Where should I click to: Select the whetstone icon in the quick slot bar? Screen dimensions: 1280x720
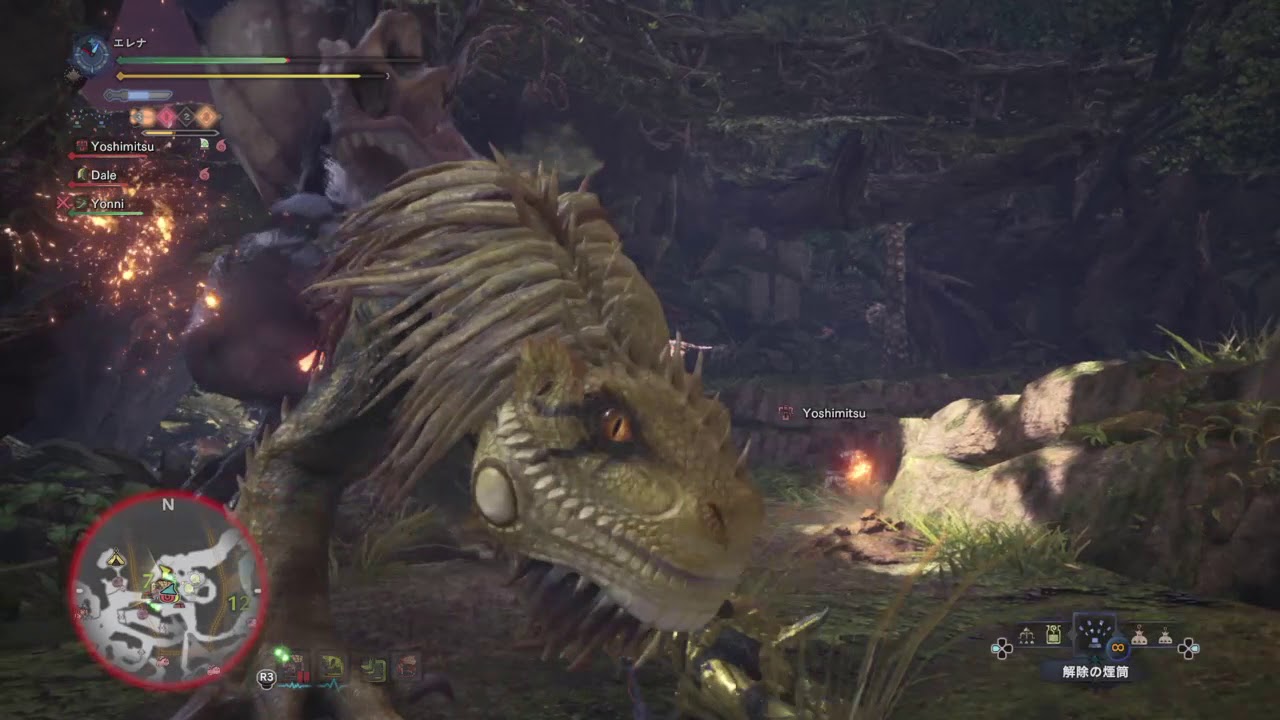[x=374, y=663]
